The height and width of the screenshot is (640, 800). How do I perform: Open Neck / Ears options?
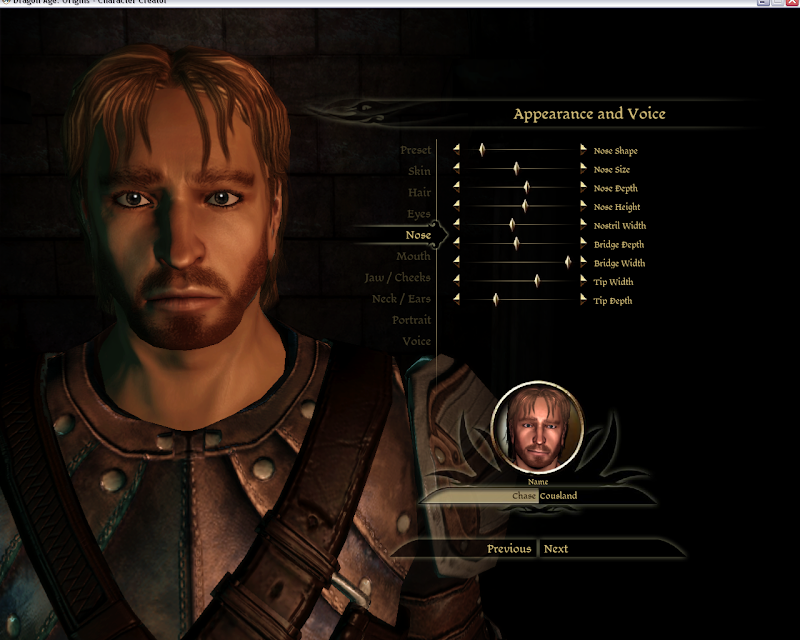(x=401, y=299)
